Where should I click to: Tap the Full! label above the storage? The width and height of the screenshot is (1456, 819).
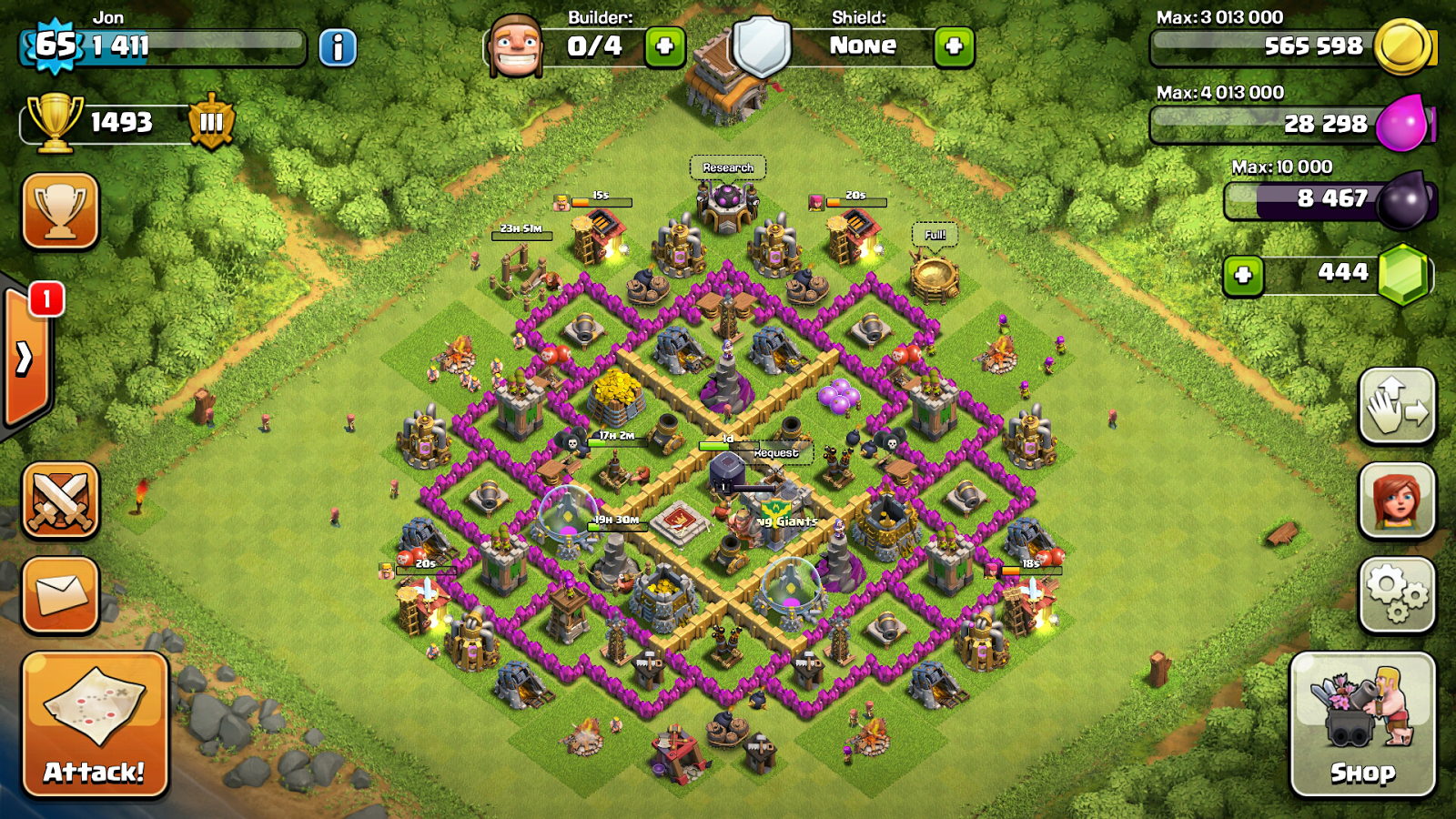coord(934,233)
